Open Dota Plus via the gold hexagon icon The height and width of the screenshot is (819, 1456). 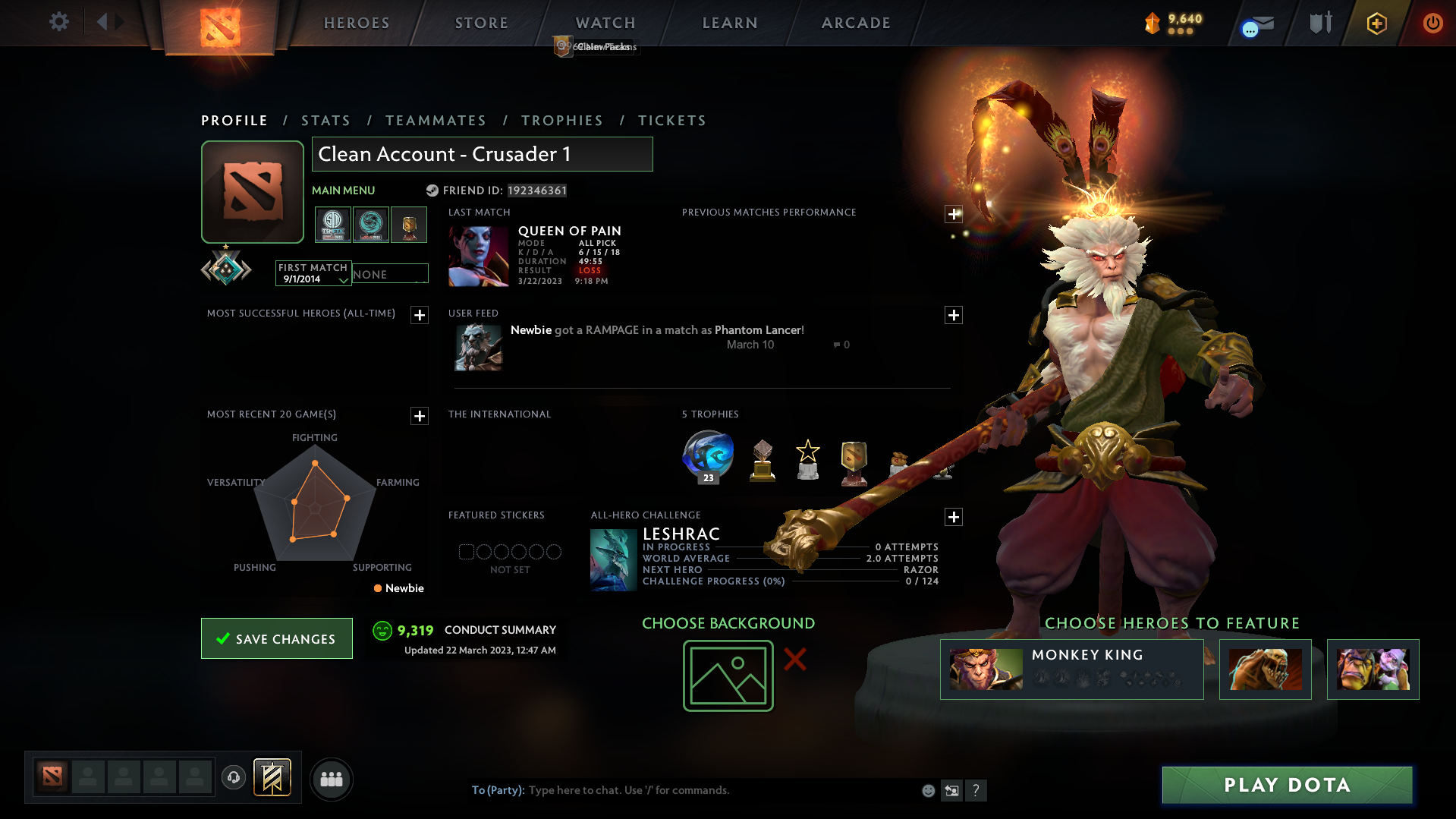[1376, 23]
